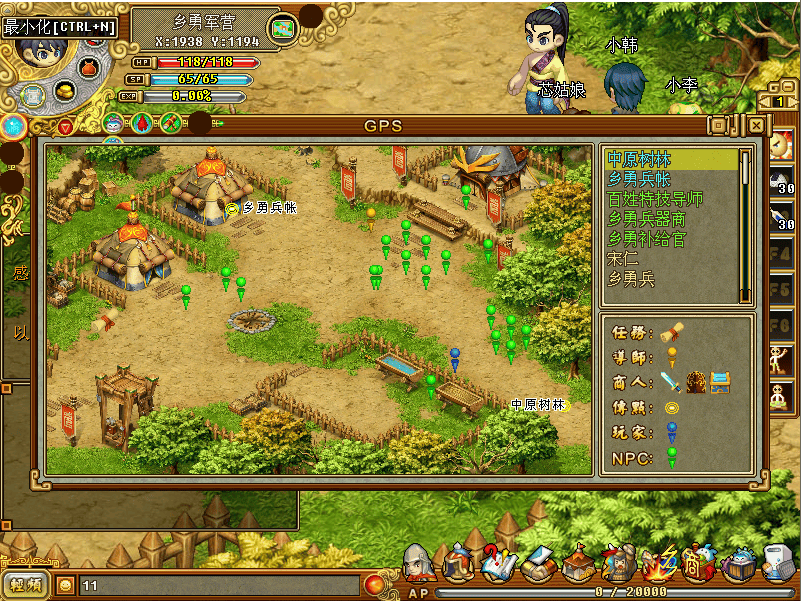801x601 pixels.
Task: Open the helmeted character icon in bottom bar
Action: (419, 564)
